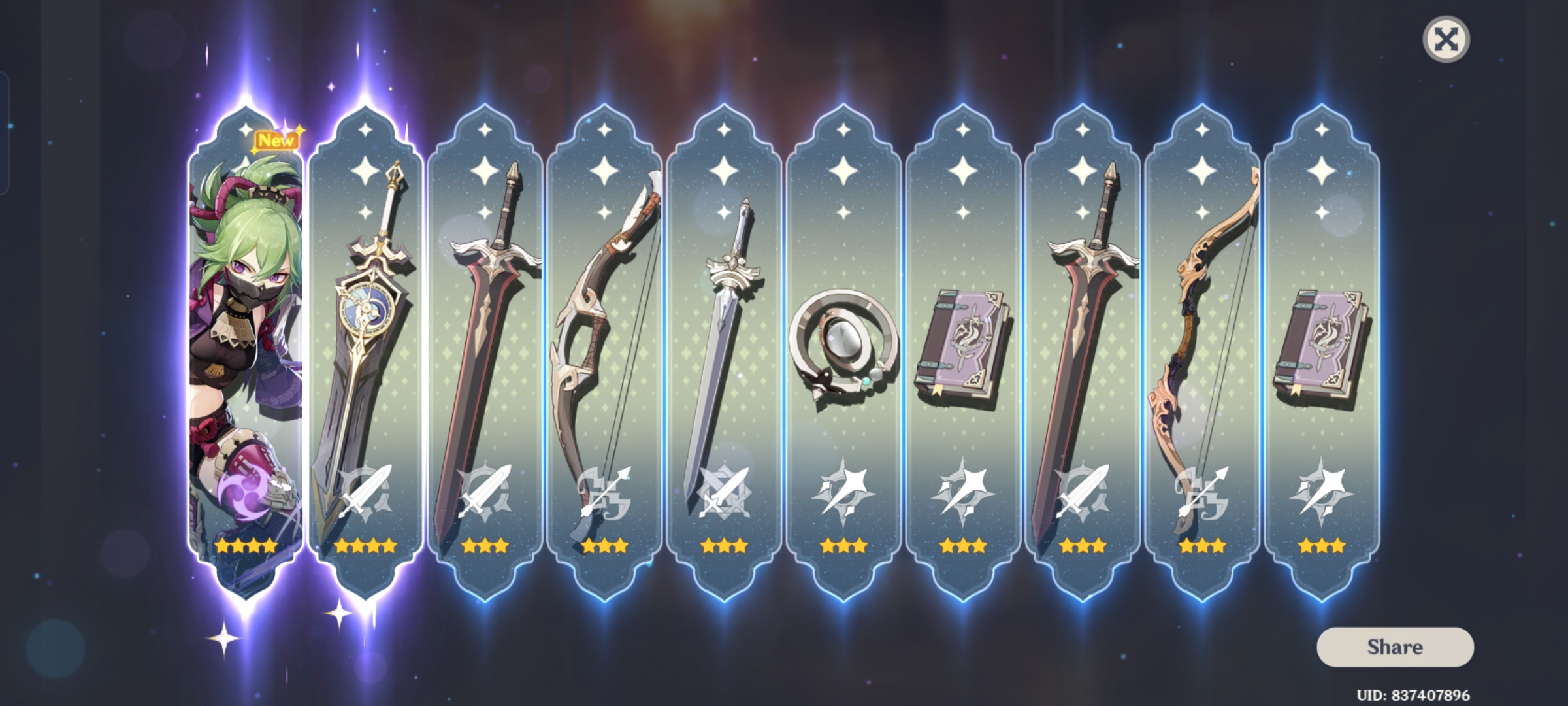
Task: Click the New badge above Kuki Shinobu
Action: tap(275, 139)
